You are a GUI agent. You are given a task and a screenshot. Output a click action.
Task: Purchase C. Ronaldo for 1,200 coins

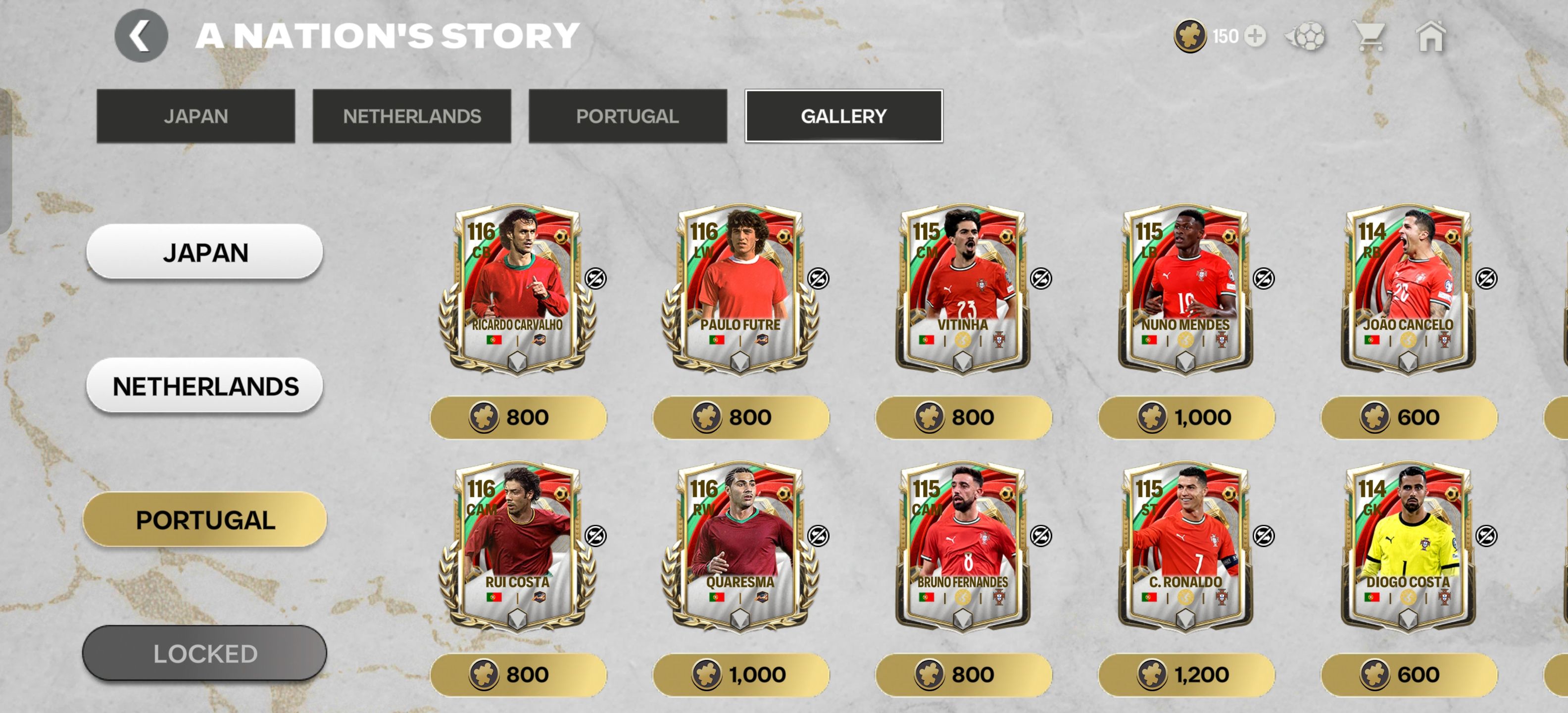click(x=1186, y=675)
